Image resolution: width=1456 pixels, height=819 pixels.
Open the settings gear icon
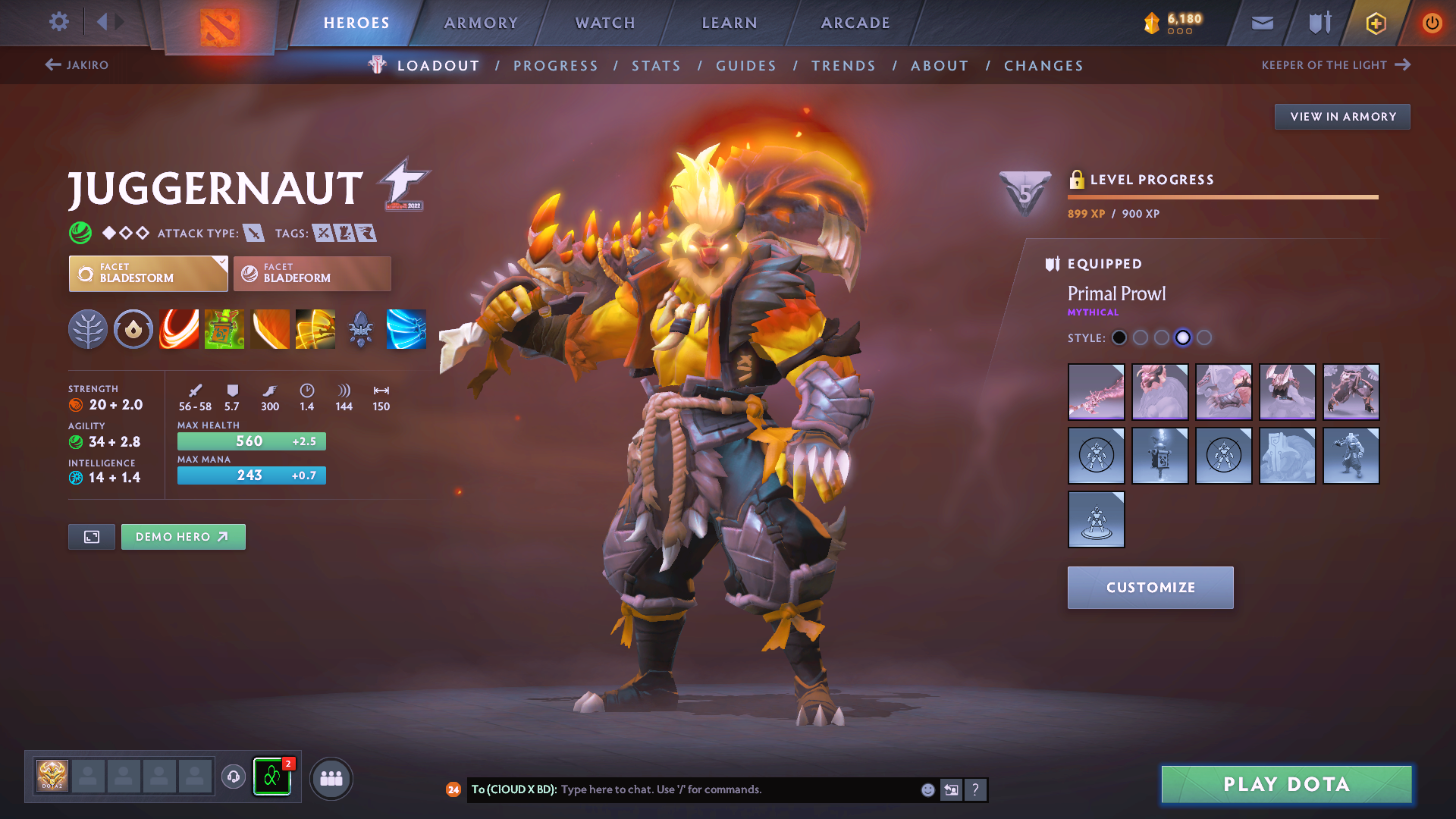coord(58,22)
